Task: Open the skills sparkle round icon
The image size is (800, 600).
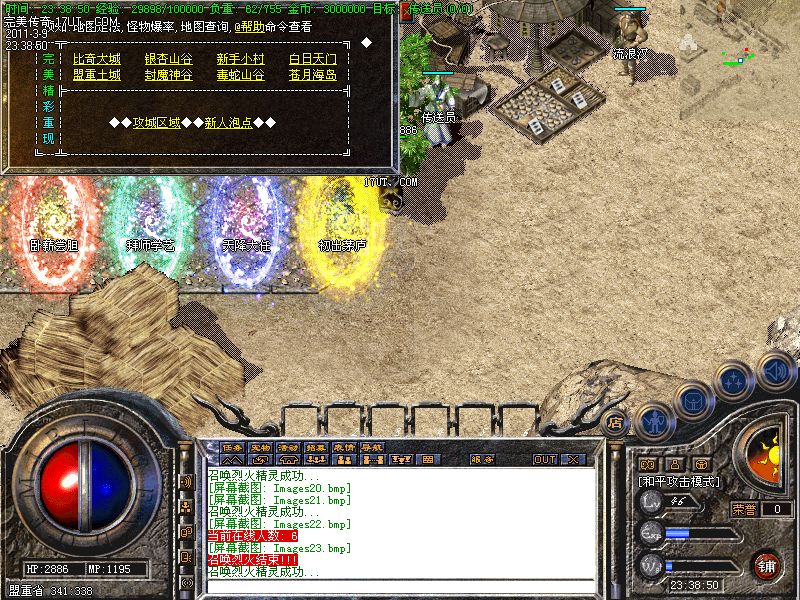Action: [x=735, y=381]
